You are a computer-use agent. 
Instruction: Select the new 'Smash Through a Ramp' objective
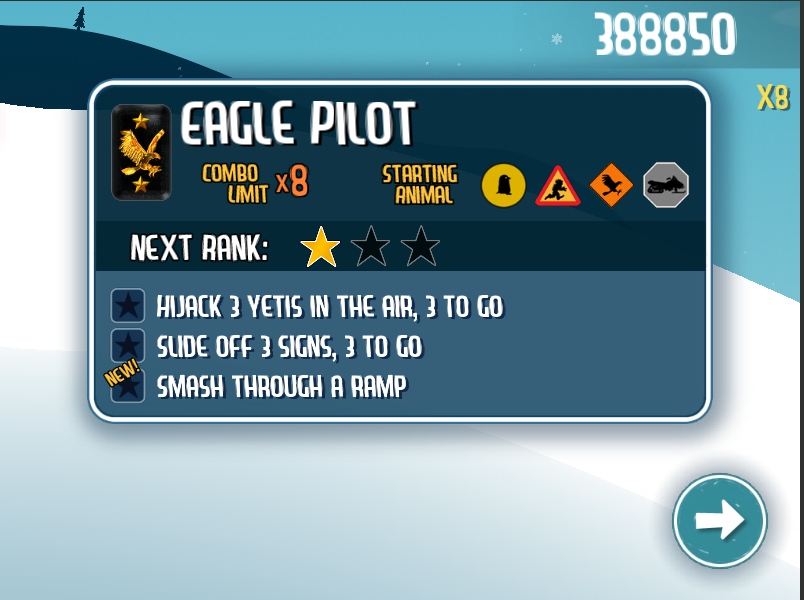point(281,386)
